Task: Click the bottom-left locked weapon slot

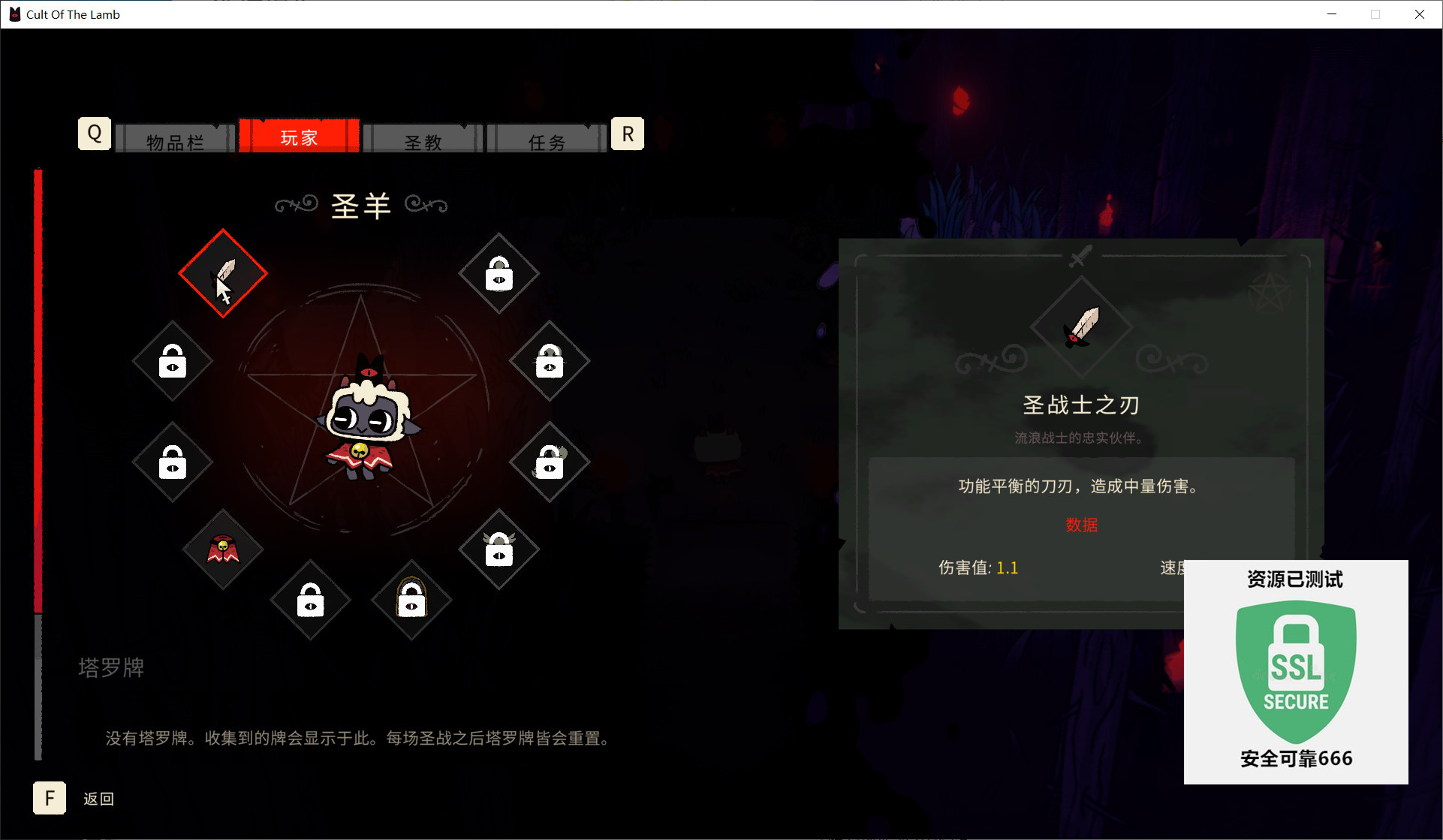Action: click(x=310, y=600)
